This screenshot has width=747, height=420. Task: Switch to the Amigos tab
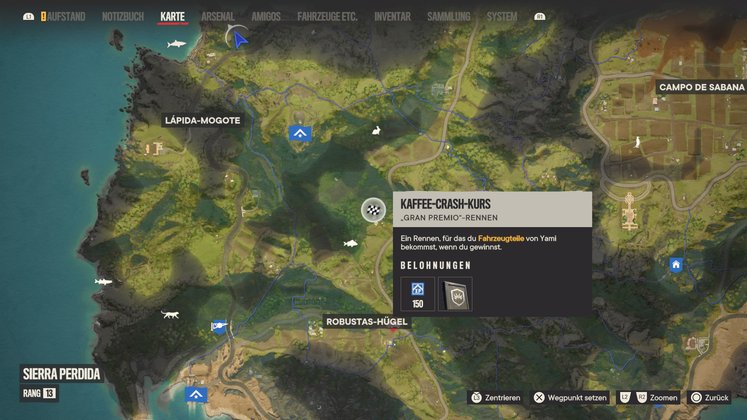[x=266, y=17]
